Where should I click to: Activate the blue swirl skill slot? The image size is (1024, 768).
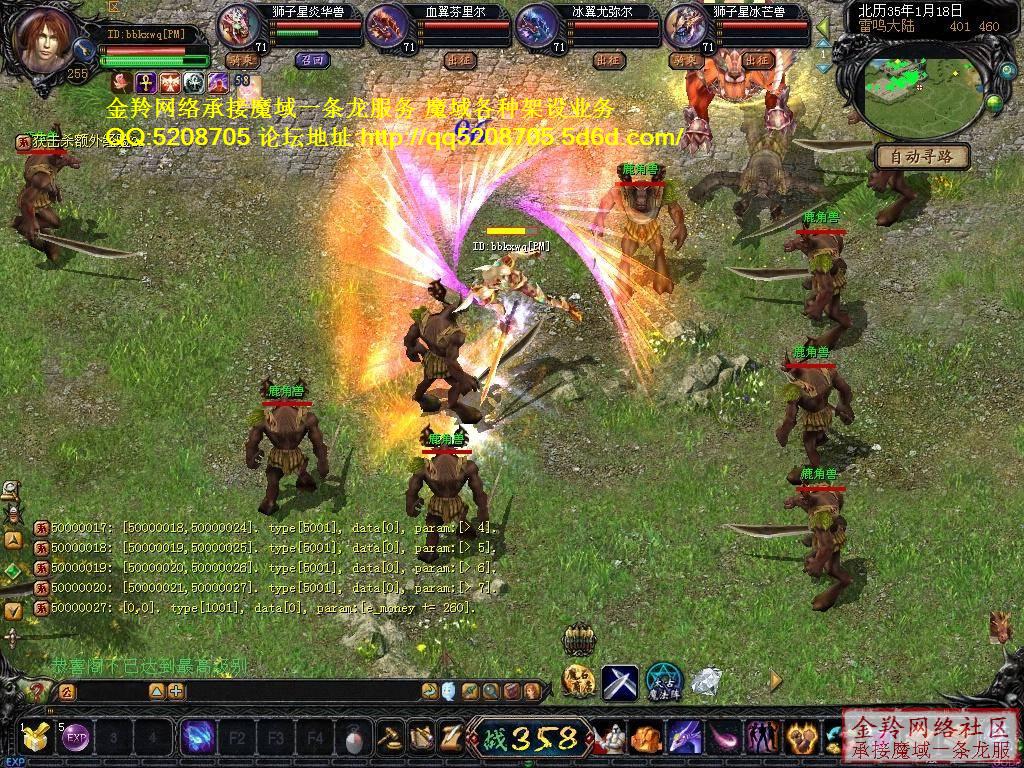tap(197, 739)
